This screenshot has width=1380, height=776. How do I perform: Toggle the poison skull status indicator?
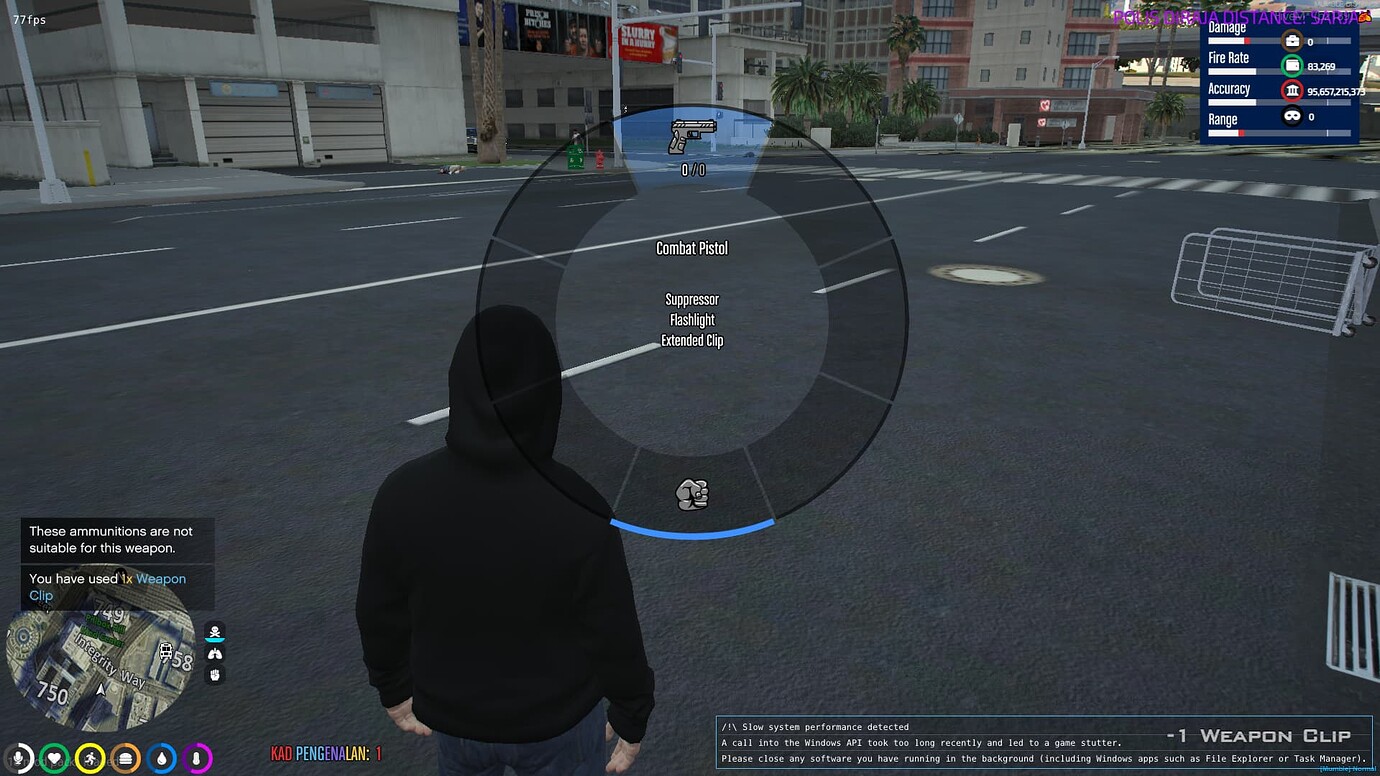pyautogui.click(x=215, y=631)
